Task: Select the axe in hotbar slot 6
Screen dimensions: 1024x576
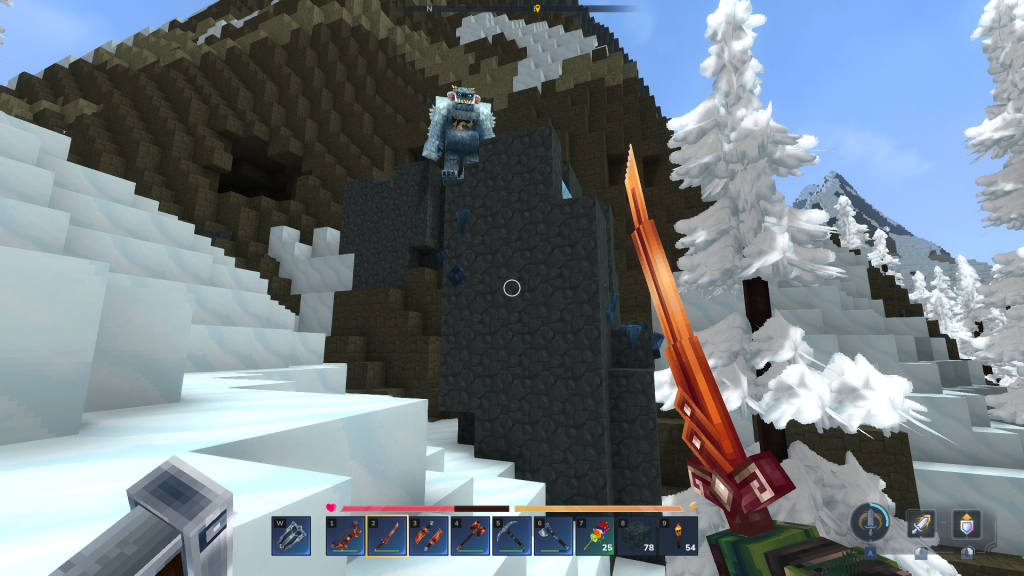Action: [x=552, y=535]
